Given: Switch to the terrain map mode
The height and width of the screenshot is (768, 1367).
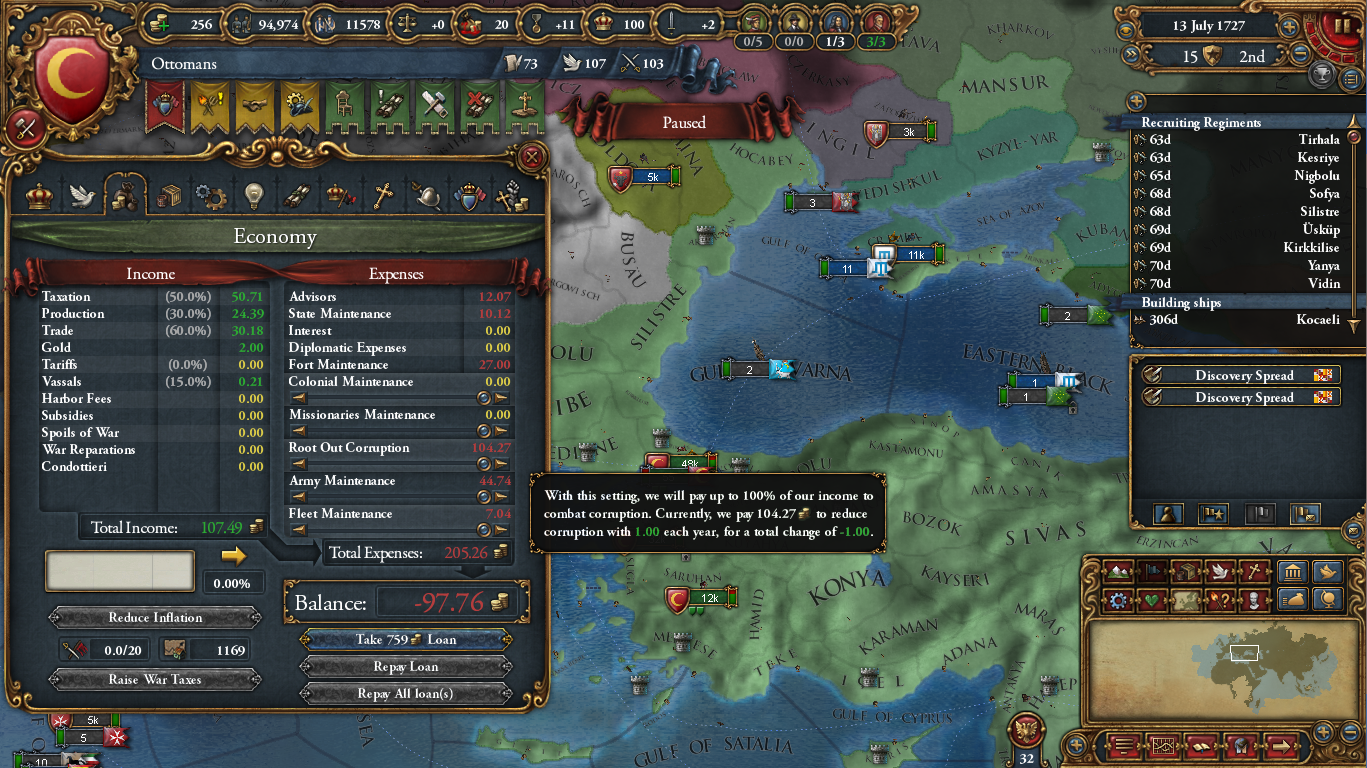Looking at the screenshot, I should pyautogui.click(x=1118, y=573).
